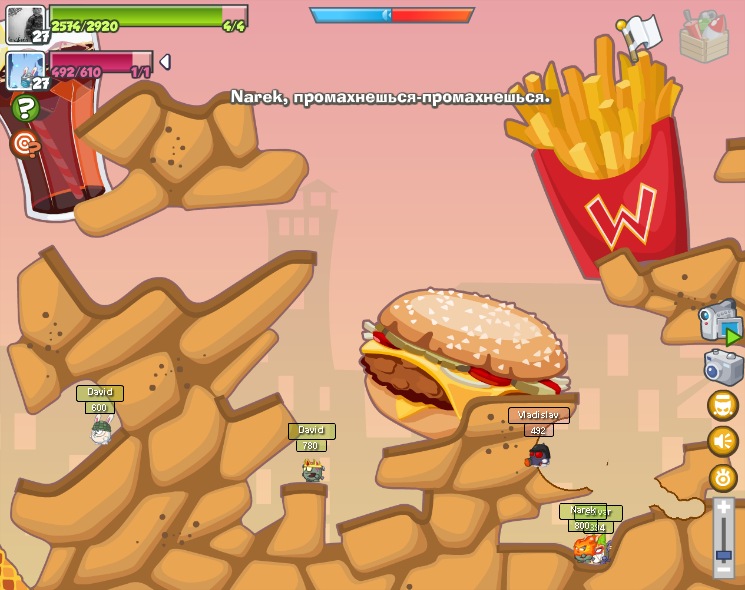Image resolution: width=745 pixels, height=590 pixels.
Task: Open the green question mark help
Action: (26, 107)
